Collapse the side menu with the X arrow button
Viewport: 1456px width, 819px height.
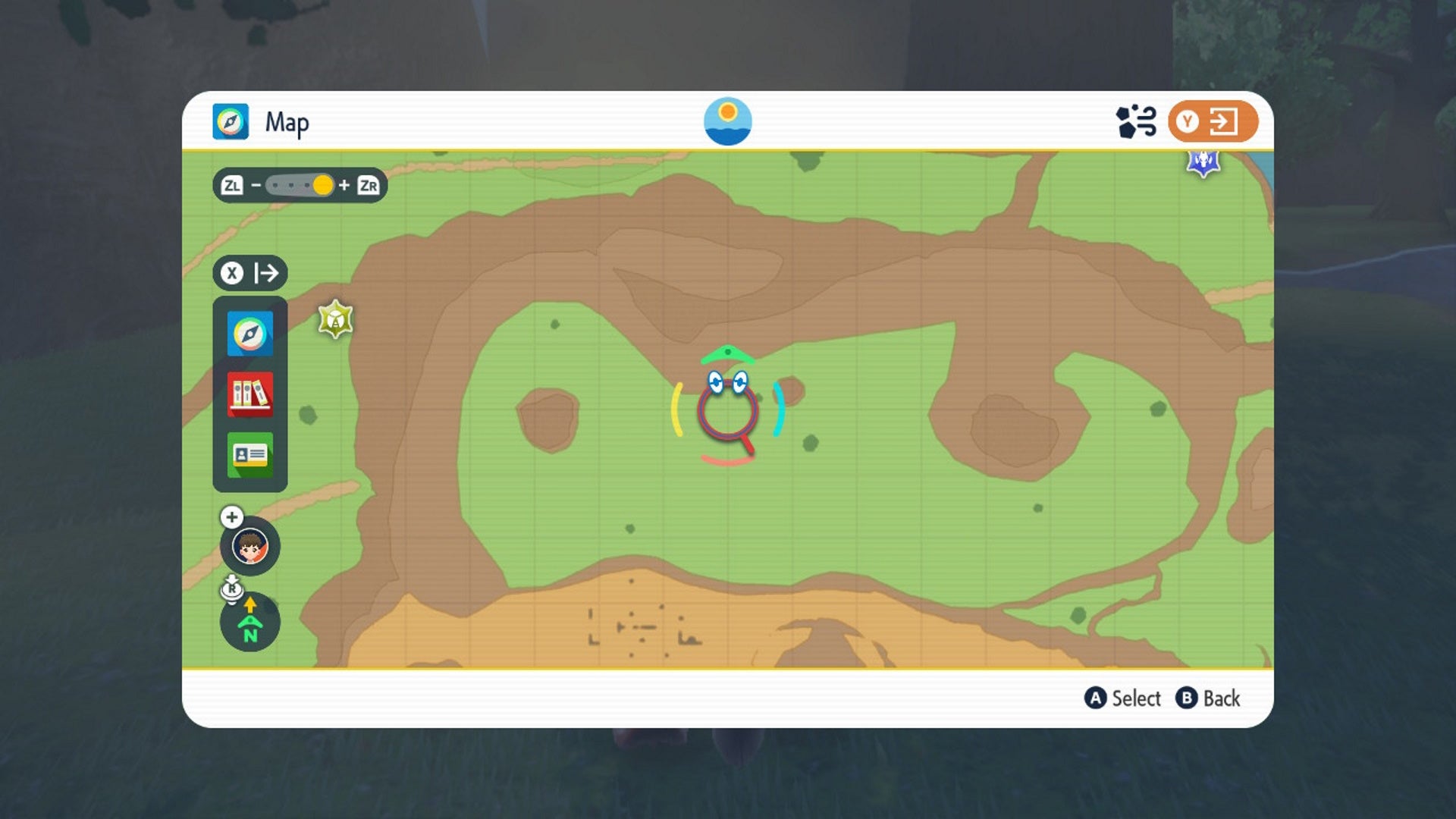(x=249, y=274)
